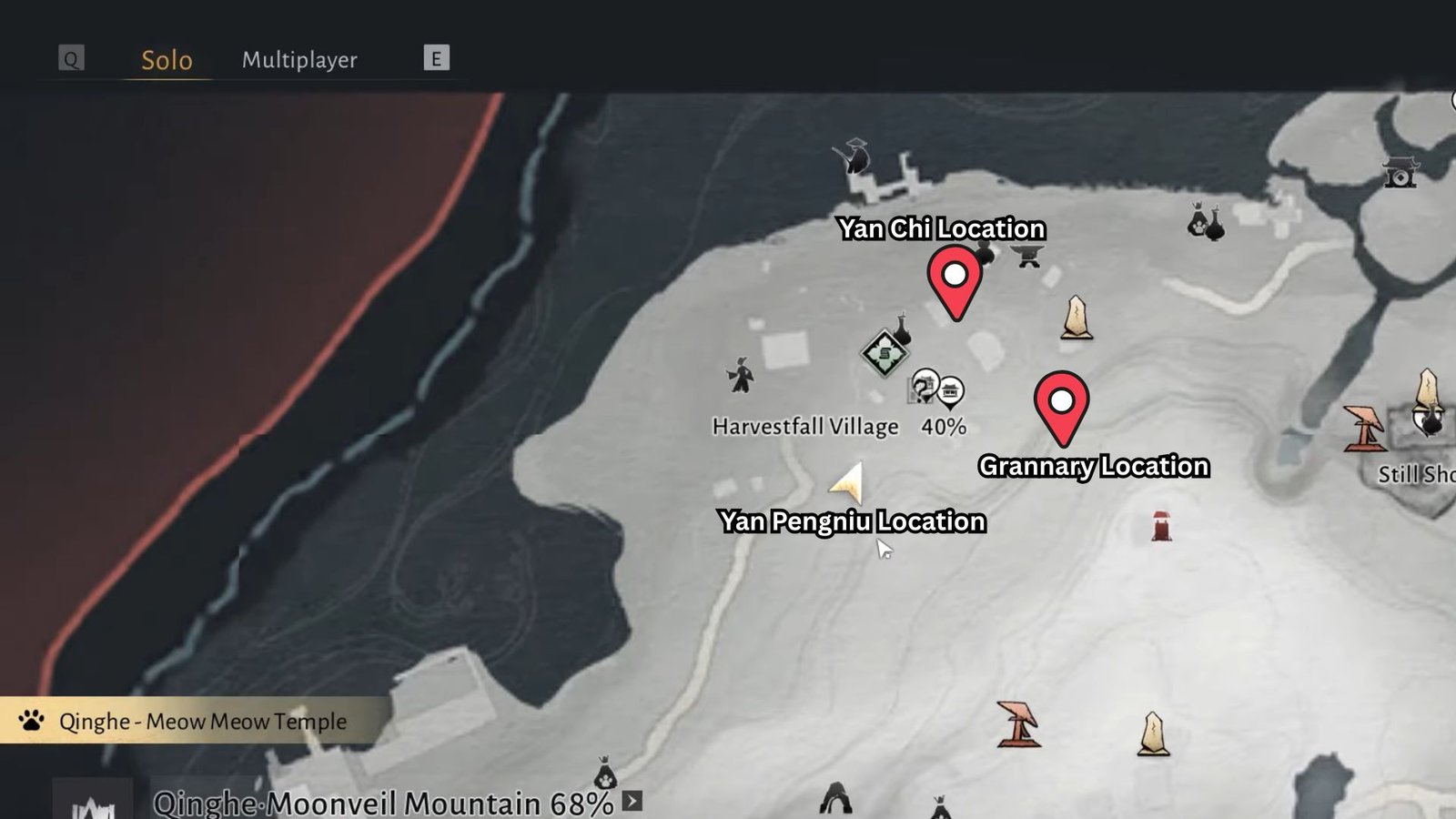Select the twin gourd bottles marker
This screenshot has height=819, width=1456.
pos(1207,221)
